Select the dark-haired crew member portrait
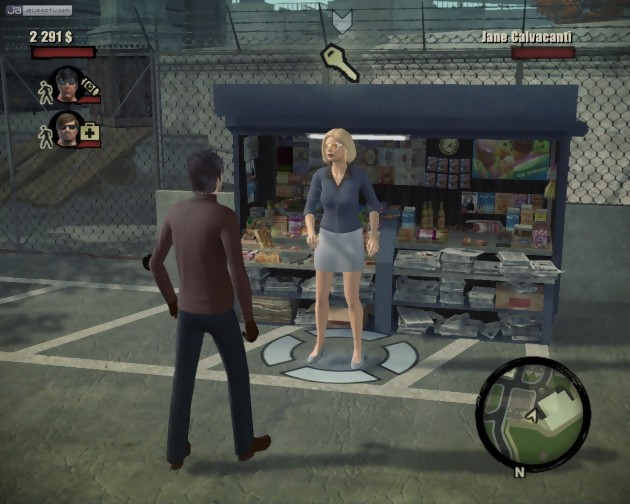This screenshot has width=630, height=504. pyautogui.click(x=67, y=84)
